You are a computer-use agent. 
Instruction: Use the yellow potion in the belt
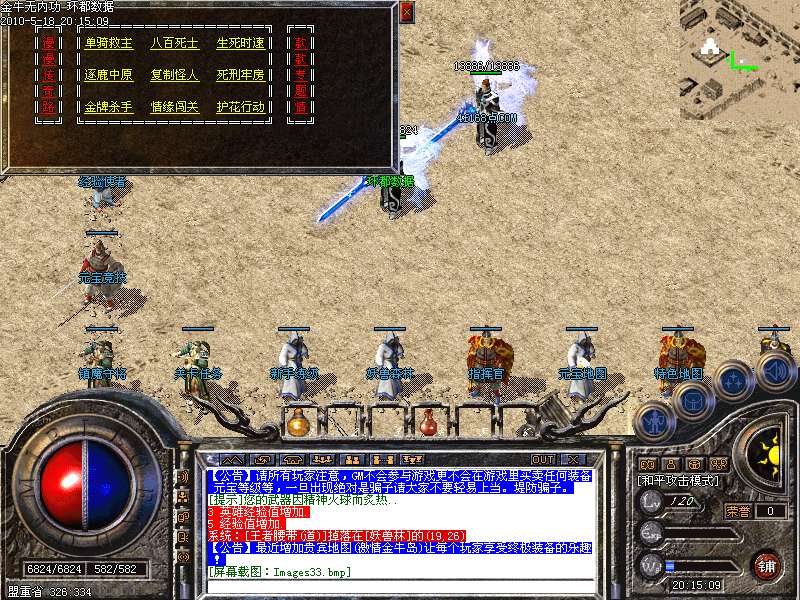[297, 423]
